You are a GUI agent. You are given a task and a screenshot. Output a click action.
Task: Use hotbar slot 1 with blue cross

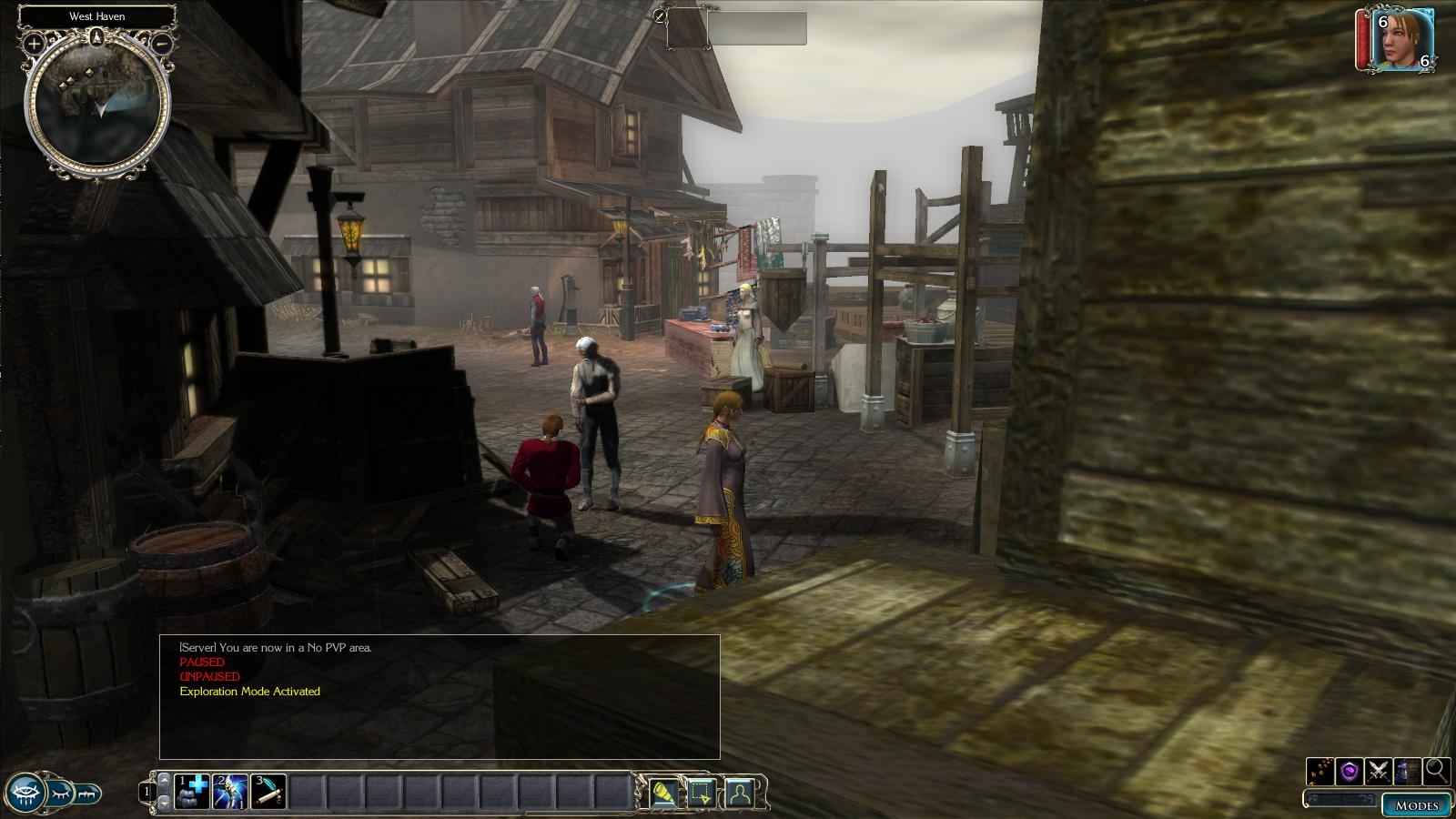(x=193, y=792)
